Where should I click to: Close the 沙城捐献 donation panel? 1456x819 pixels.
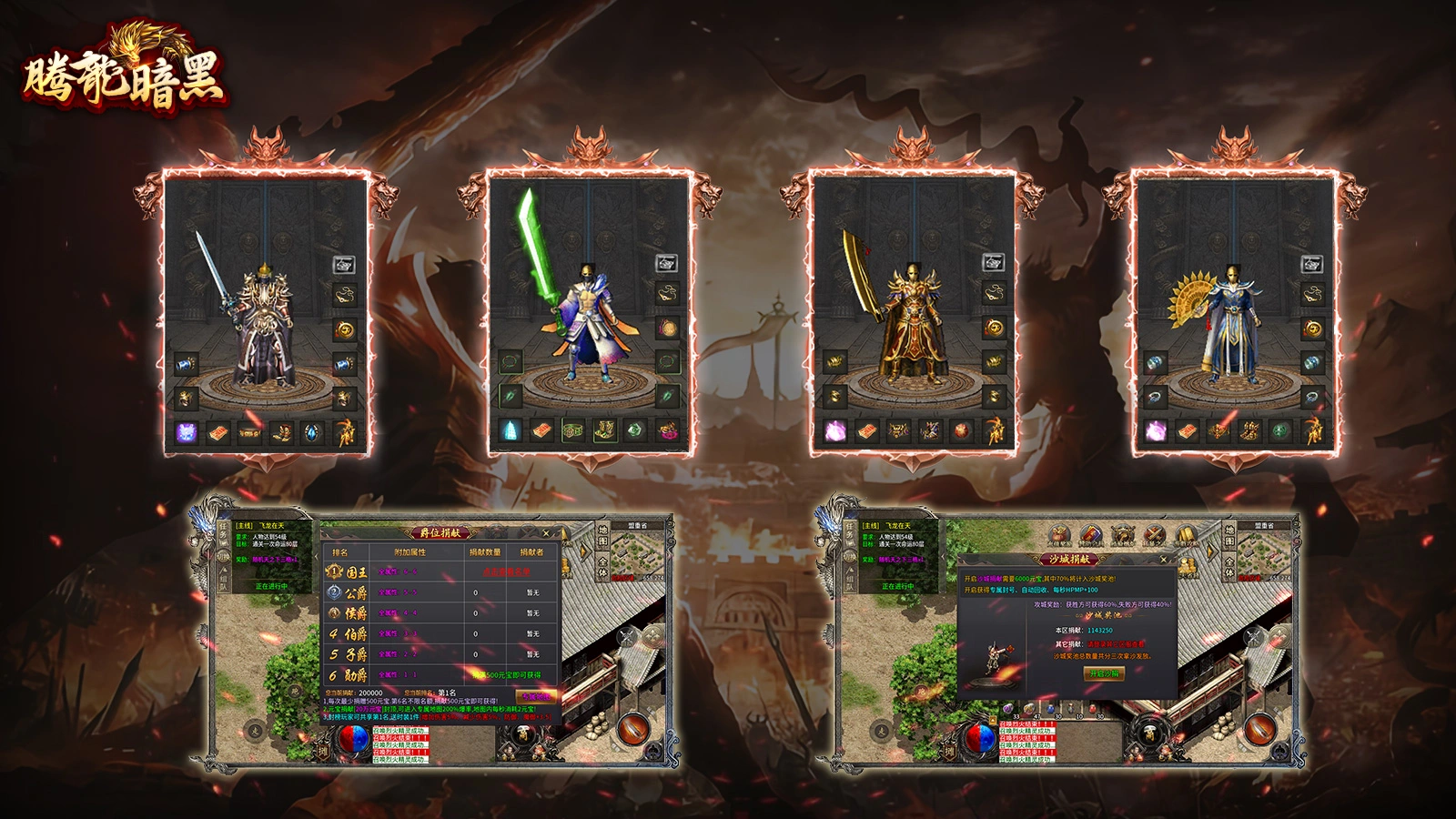(1163, 560)
